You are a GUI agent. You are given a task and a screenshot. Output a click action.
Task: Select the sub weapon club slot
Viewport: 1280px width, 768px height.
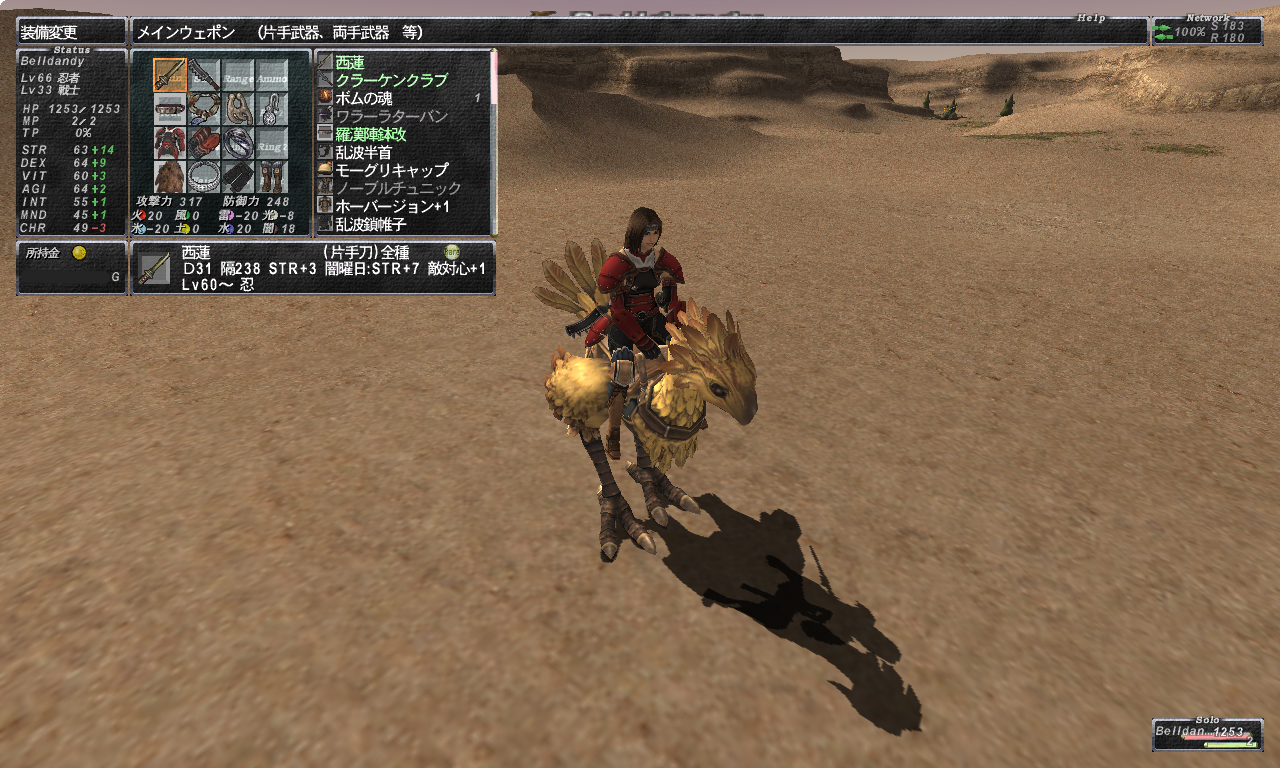click(x=204, y=75)
